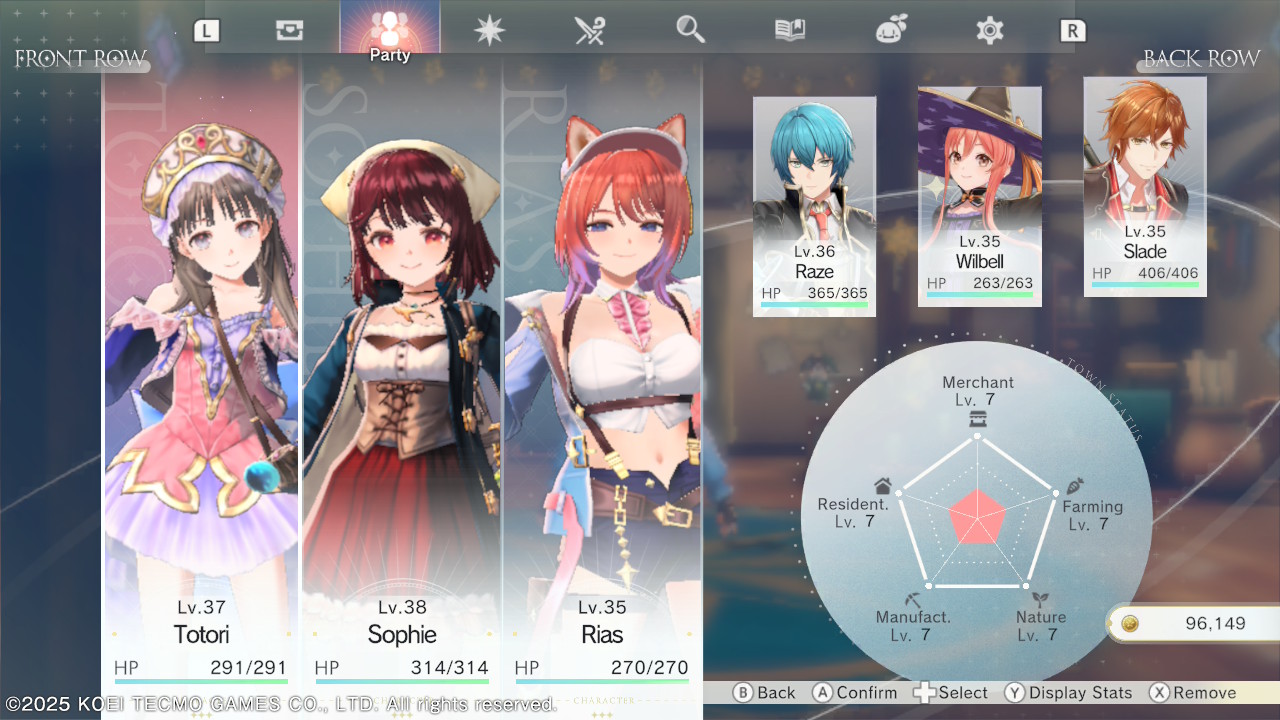Switch to the open book tab
1280x720 pixels.
point(790,30)
